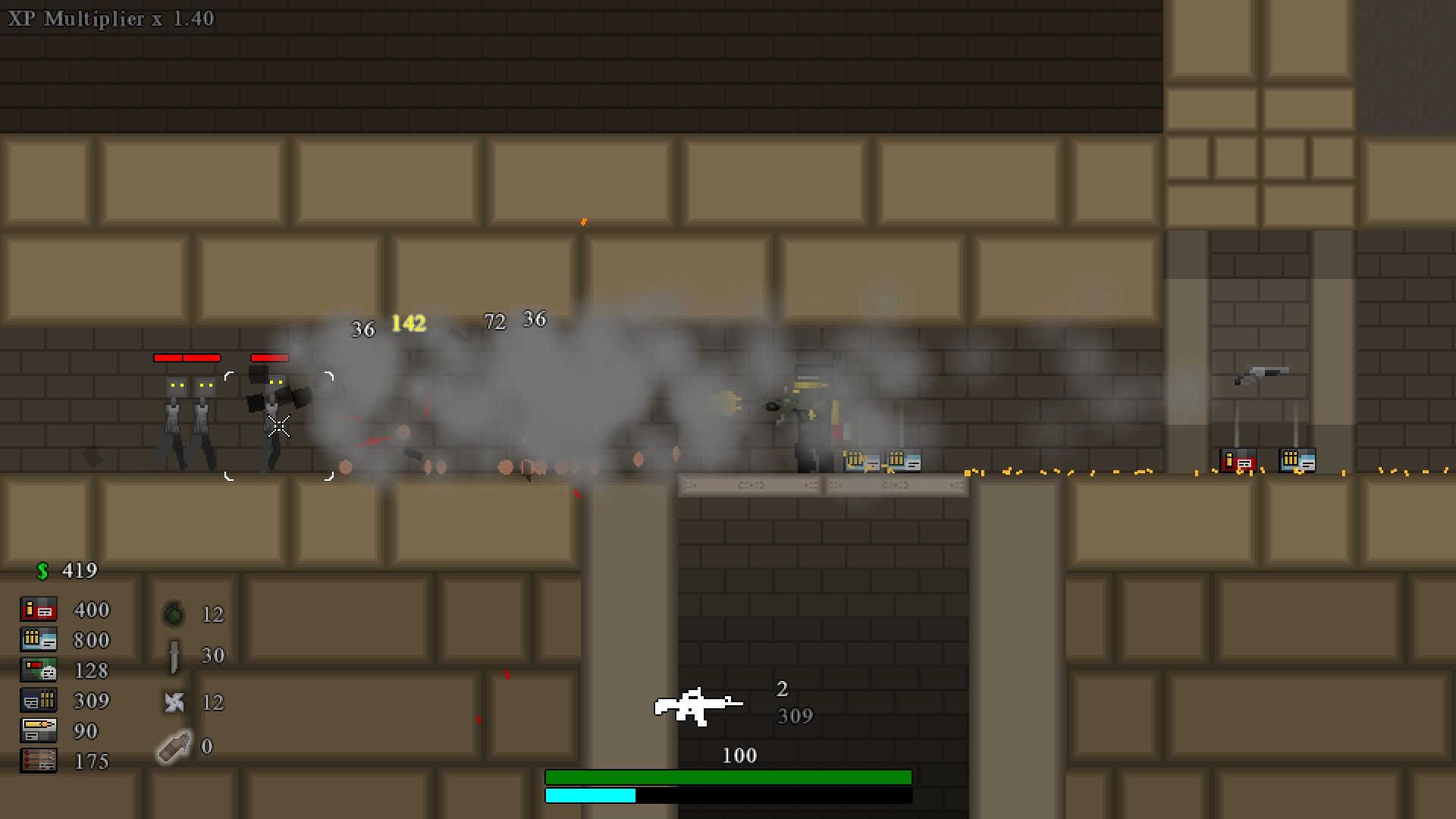Click the green dollar sign beside 419
Screen dimensions: 1456x819
coord(43,570)
